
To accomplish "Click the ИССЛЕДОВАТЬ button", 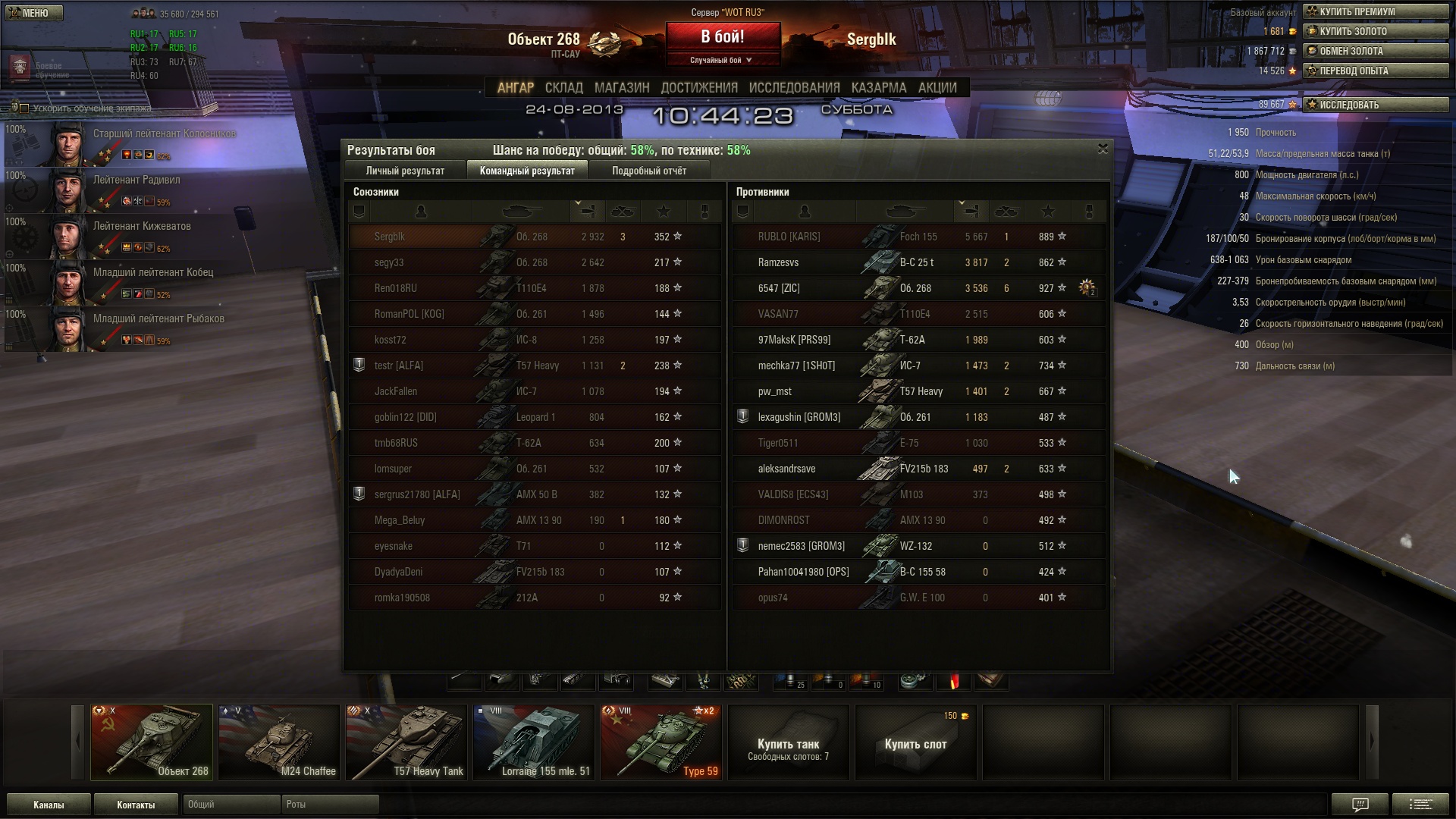I will 1375,105.
